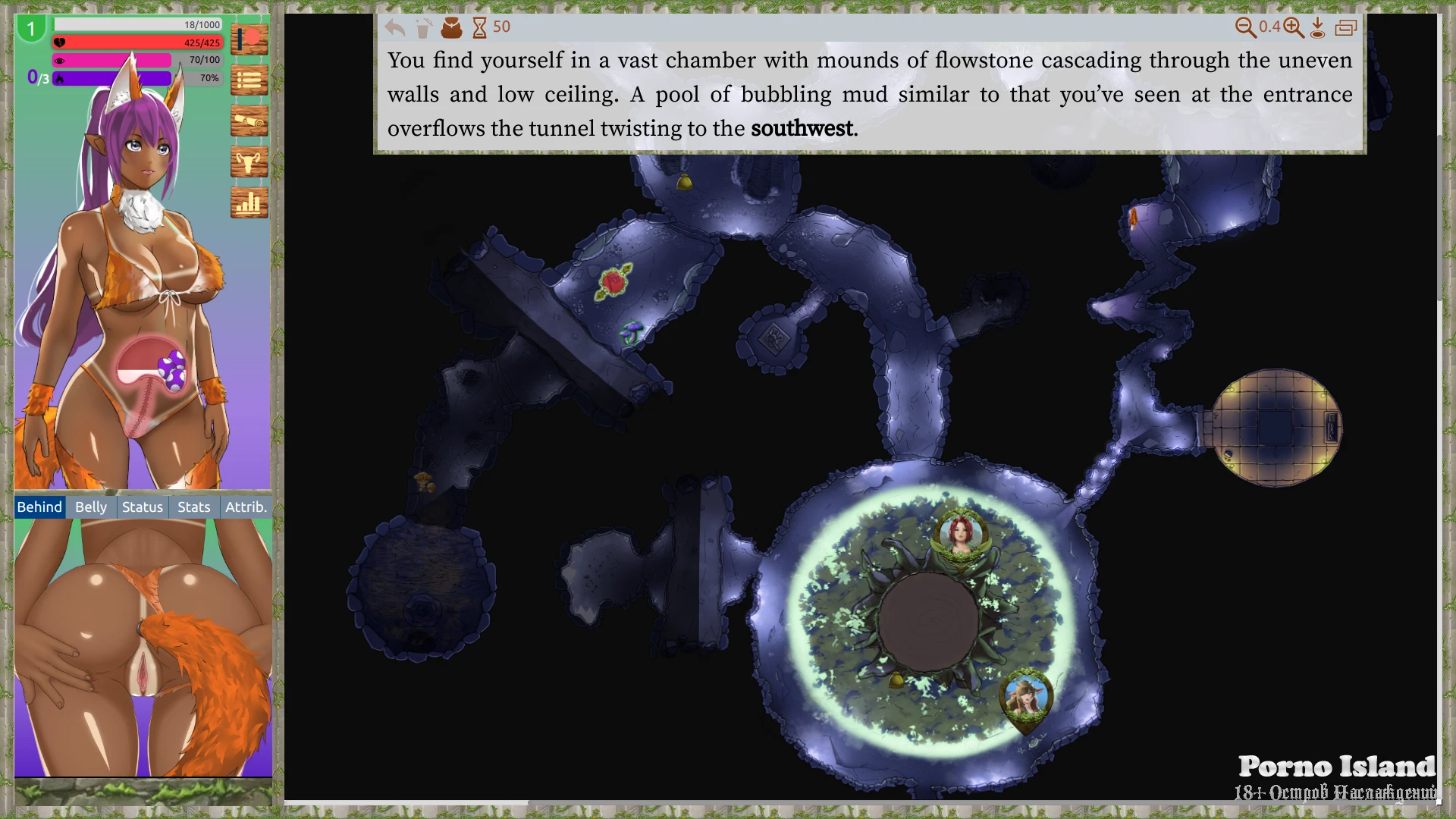Click the trash cup icon
This screenshot has width=1456, height=819.
[x=424, y=28]
